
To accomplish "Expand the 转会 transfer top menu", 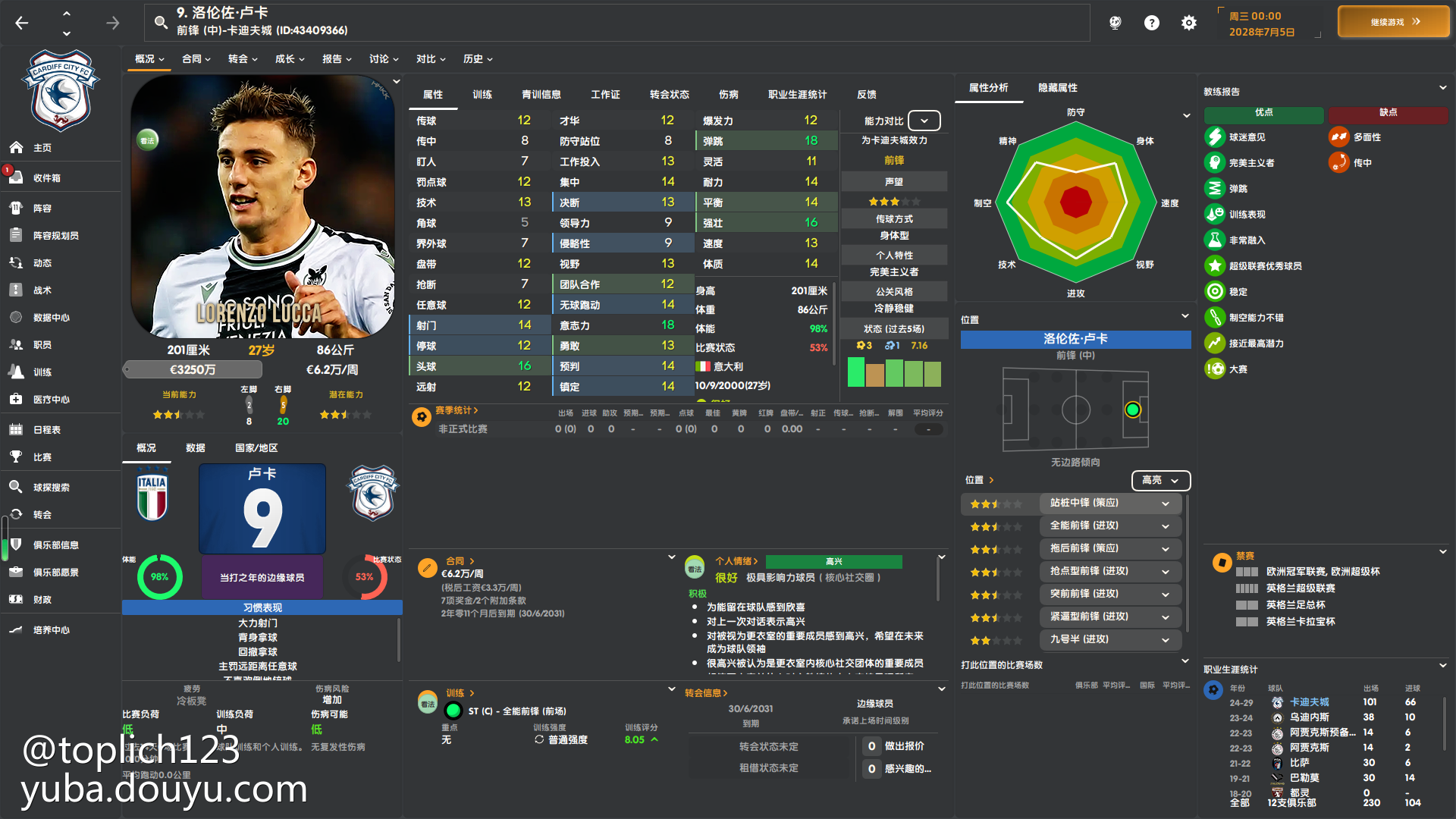I will click(x=243, y=59).
